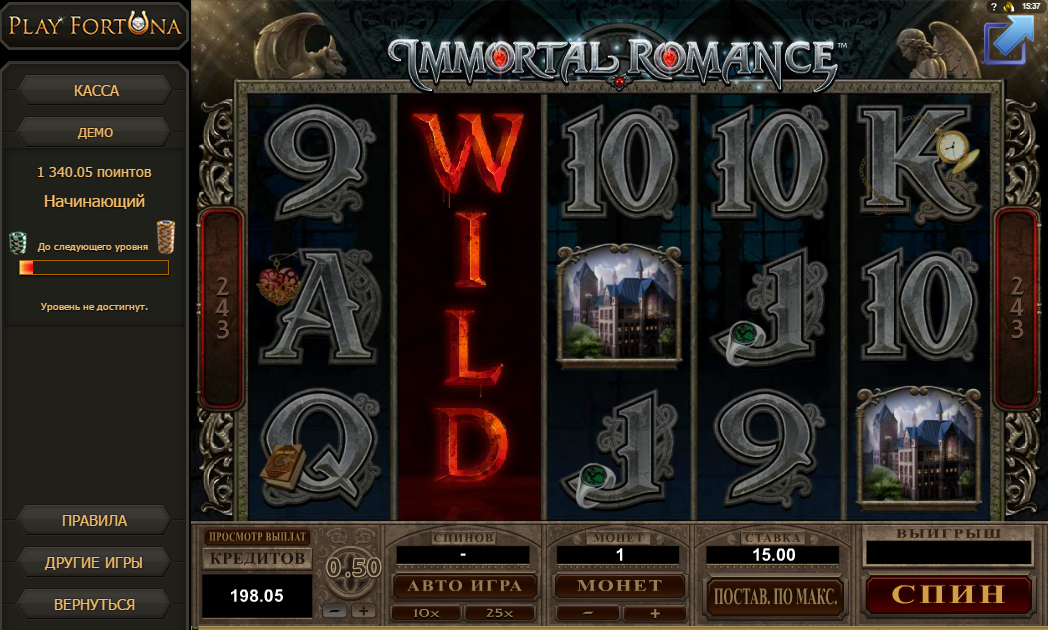Browse ДРУГИЕ ИГРЫ other games
The height and width of the screenshot is (630, 1048).
[95, 562]
